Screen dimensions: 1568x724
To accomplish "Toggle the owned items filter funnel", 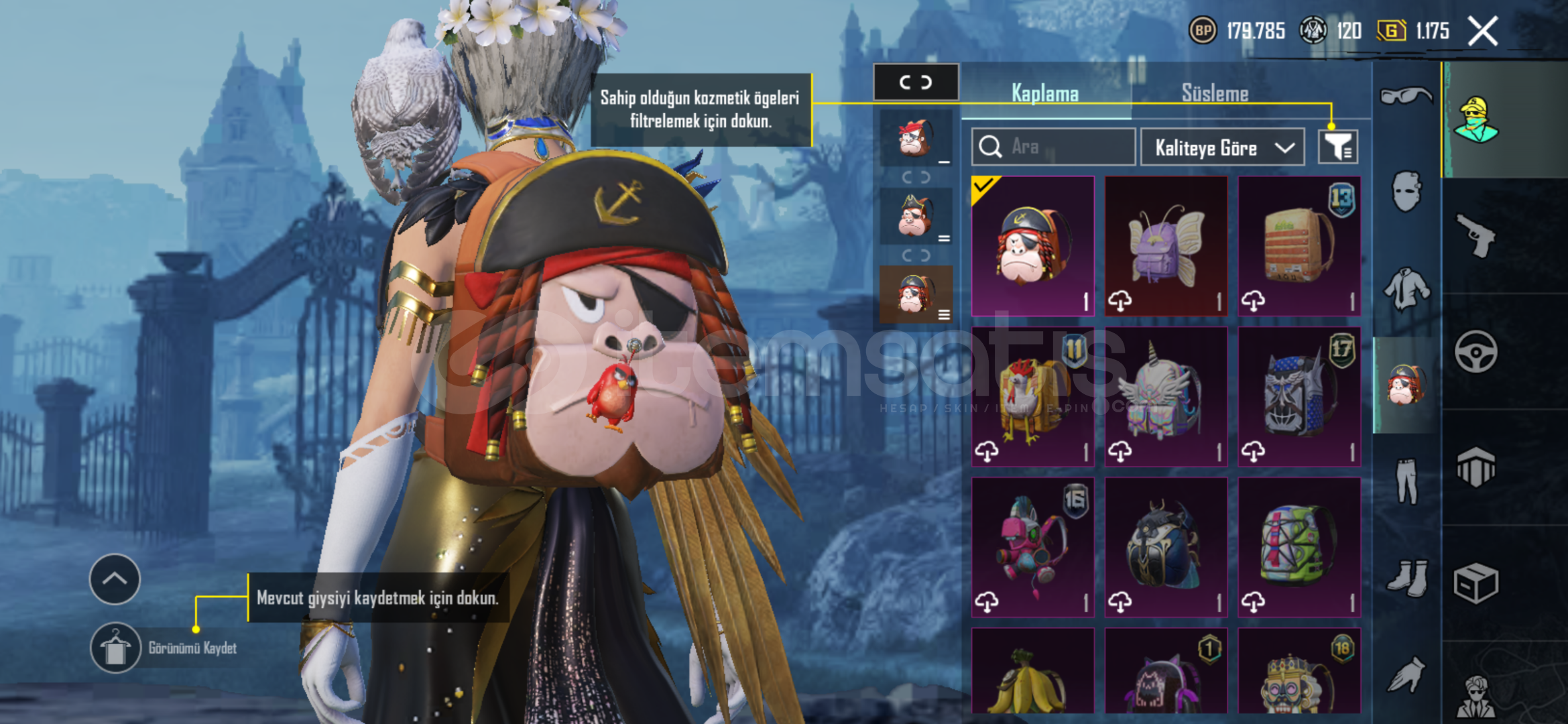I will pyautogui.click(x=1337, y=147).
